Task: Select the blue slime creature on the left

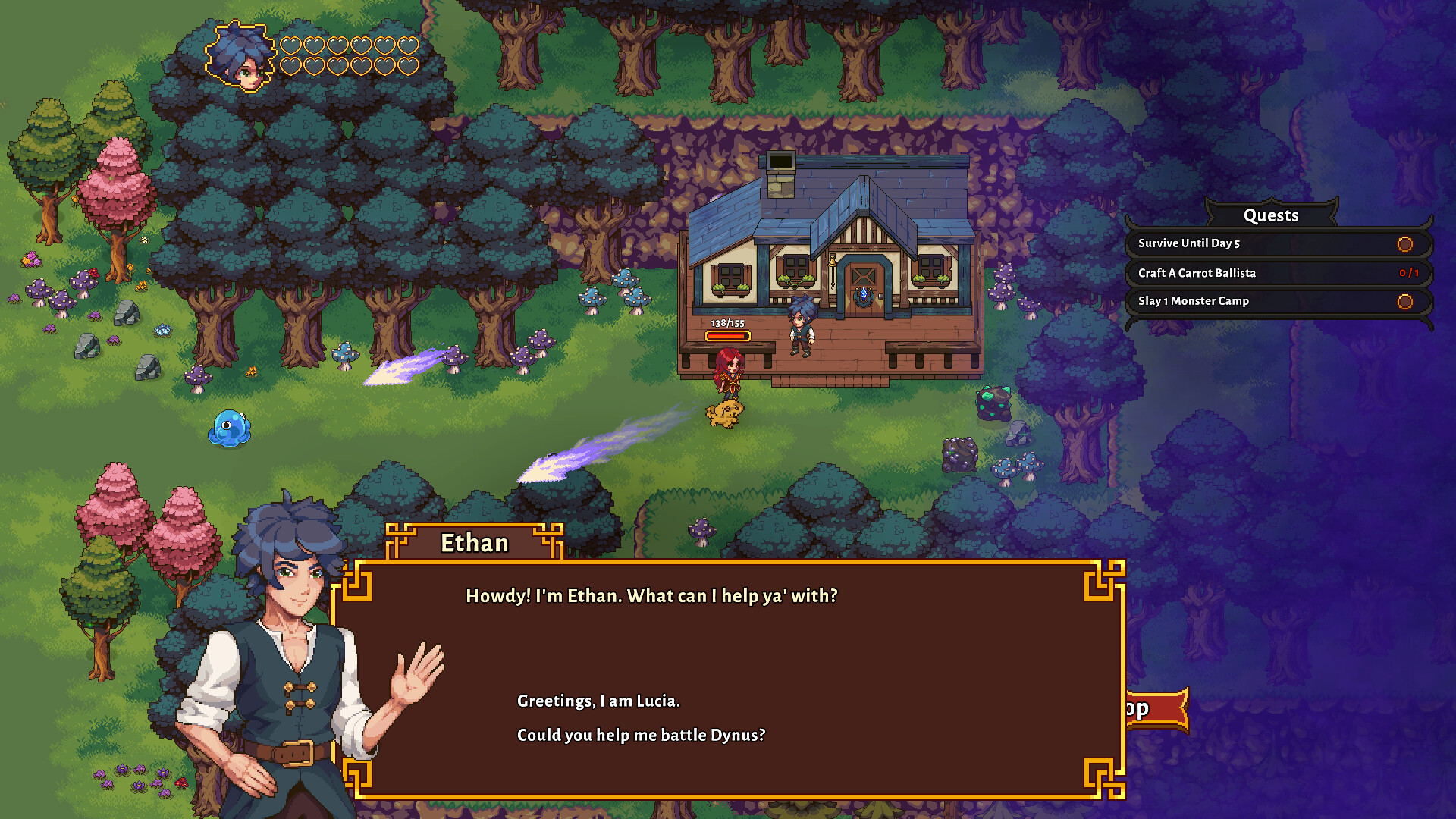Action: pos(230,428)
